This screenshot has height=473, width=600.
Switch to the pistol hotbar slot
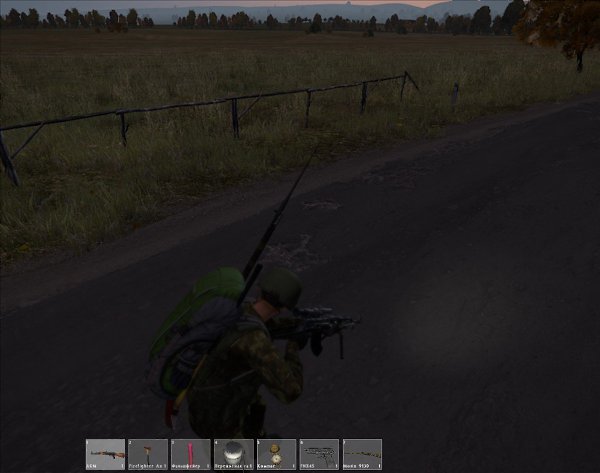(x=319, y=454)
